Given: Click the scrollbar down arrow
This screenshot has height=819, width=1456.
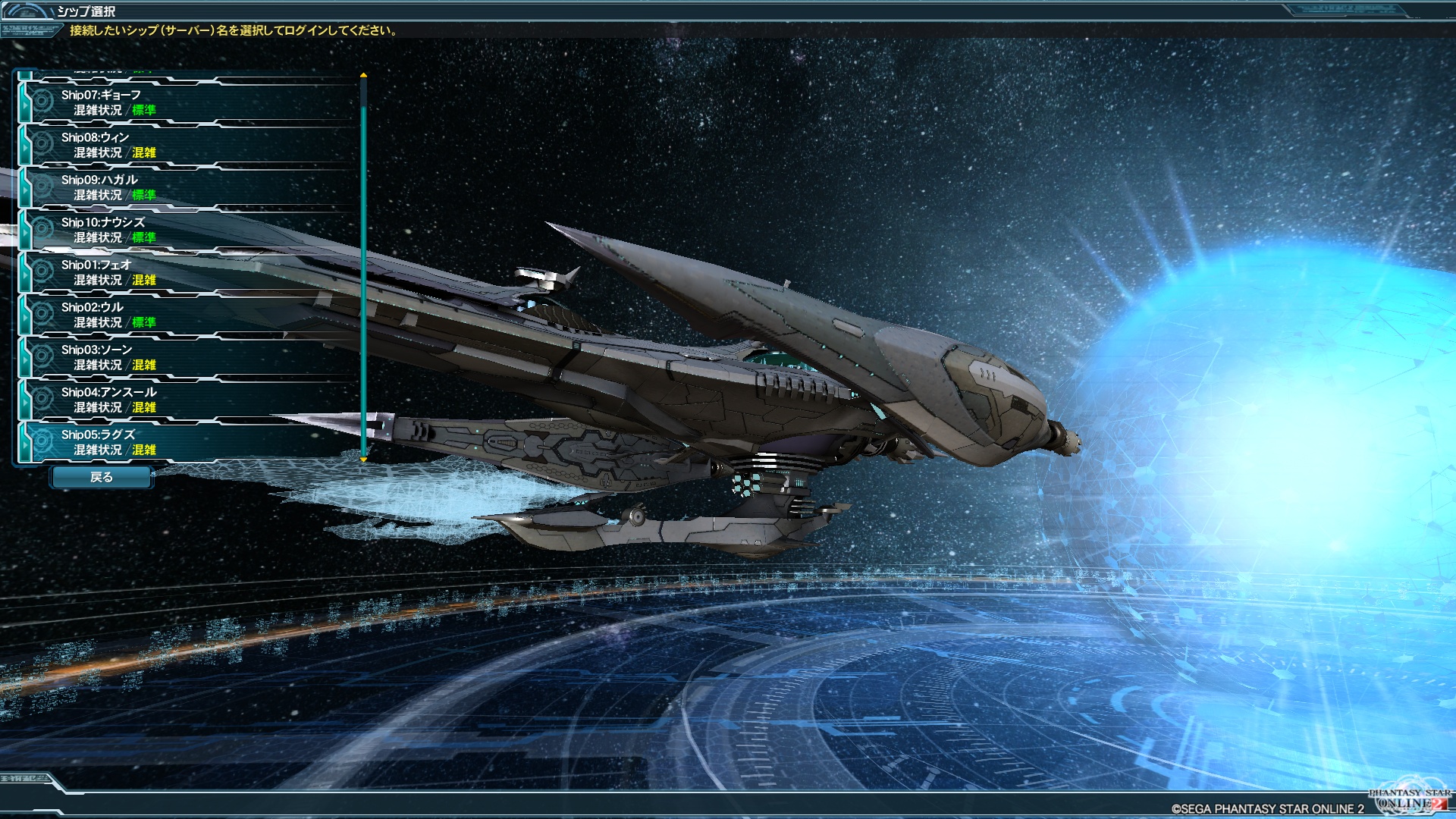Looking at the screenshot, I should click(x=364, y=460).
